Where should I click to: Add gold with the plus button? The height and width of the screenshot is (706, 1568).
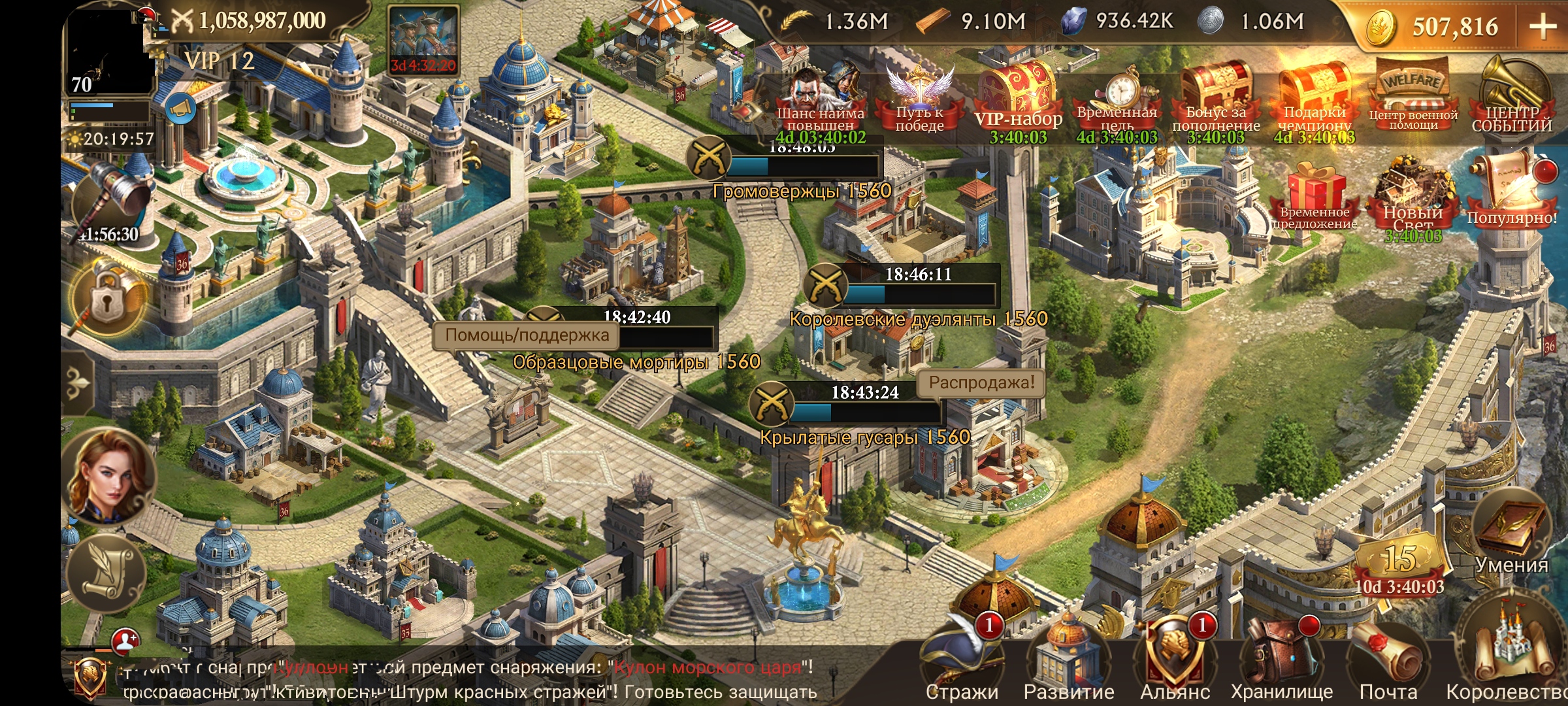[x=1543, y=27]
